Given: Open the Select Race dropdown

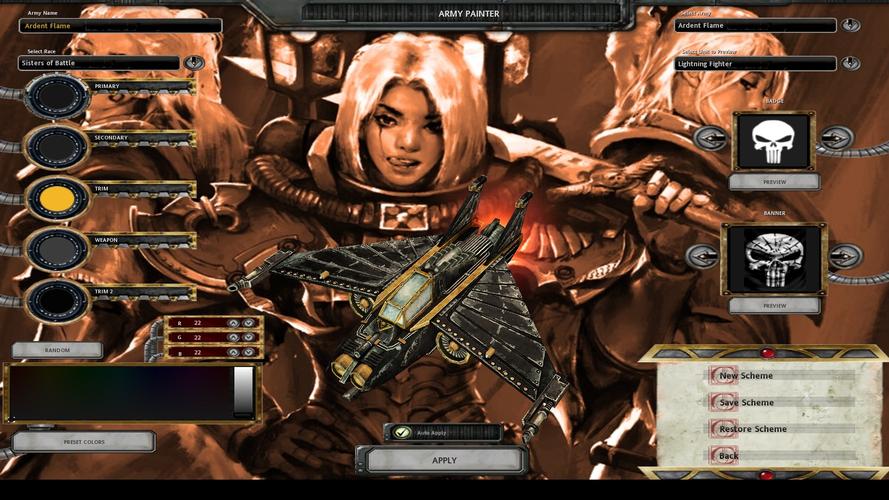Looking at the screenshot, I should click(x=194, y=63).
